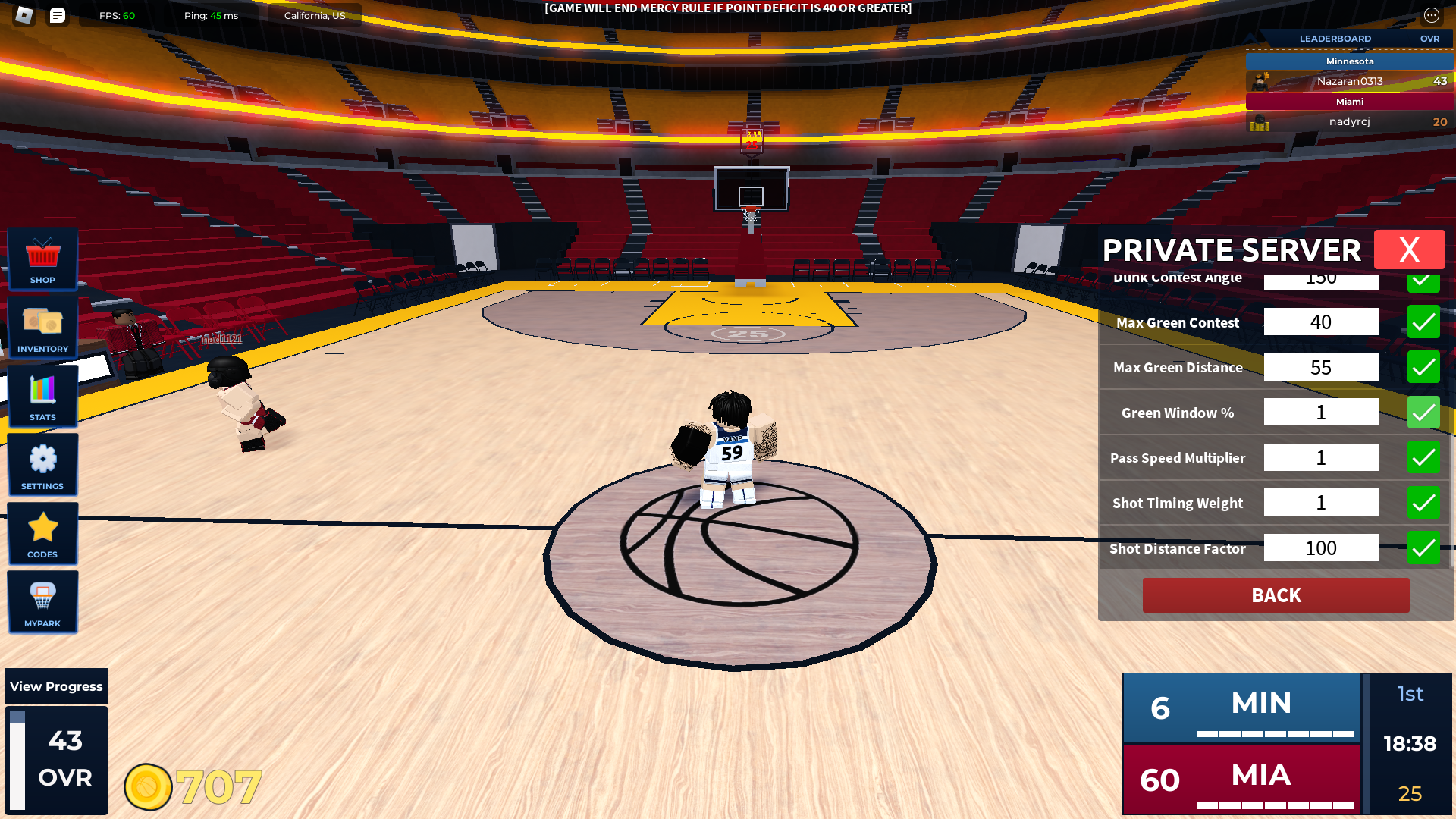Select the Shot Timing Weight field

[x=1321, y=503]
